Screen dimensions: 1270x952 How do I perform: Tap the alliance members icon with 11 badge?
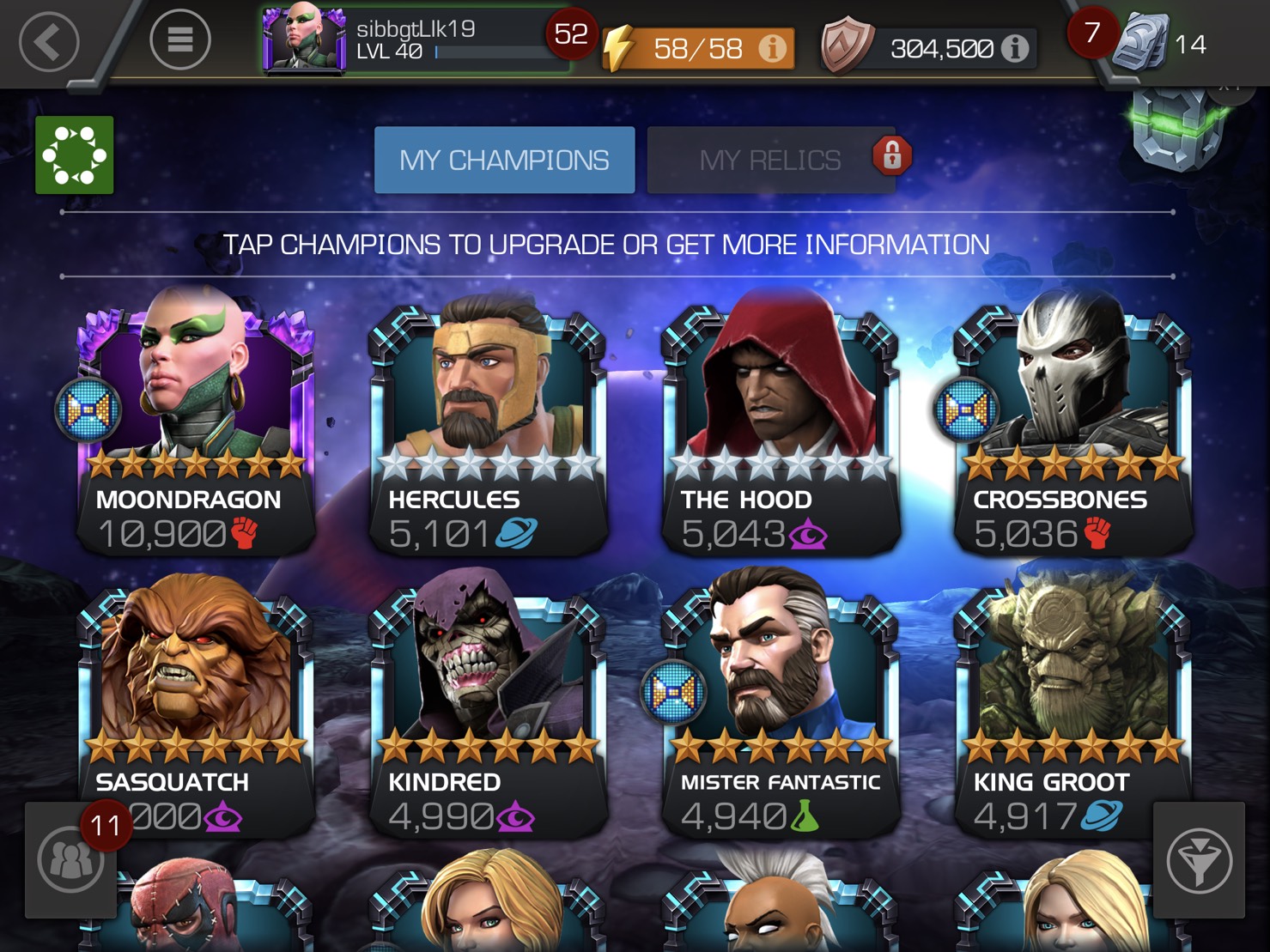71,858
